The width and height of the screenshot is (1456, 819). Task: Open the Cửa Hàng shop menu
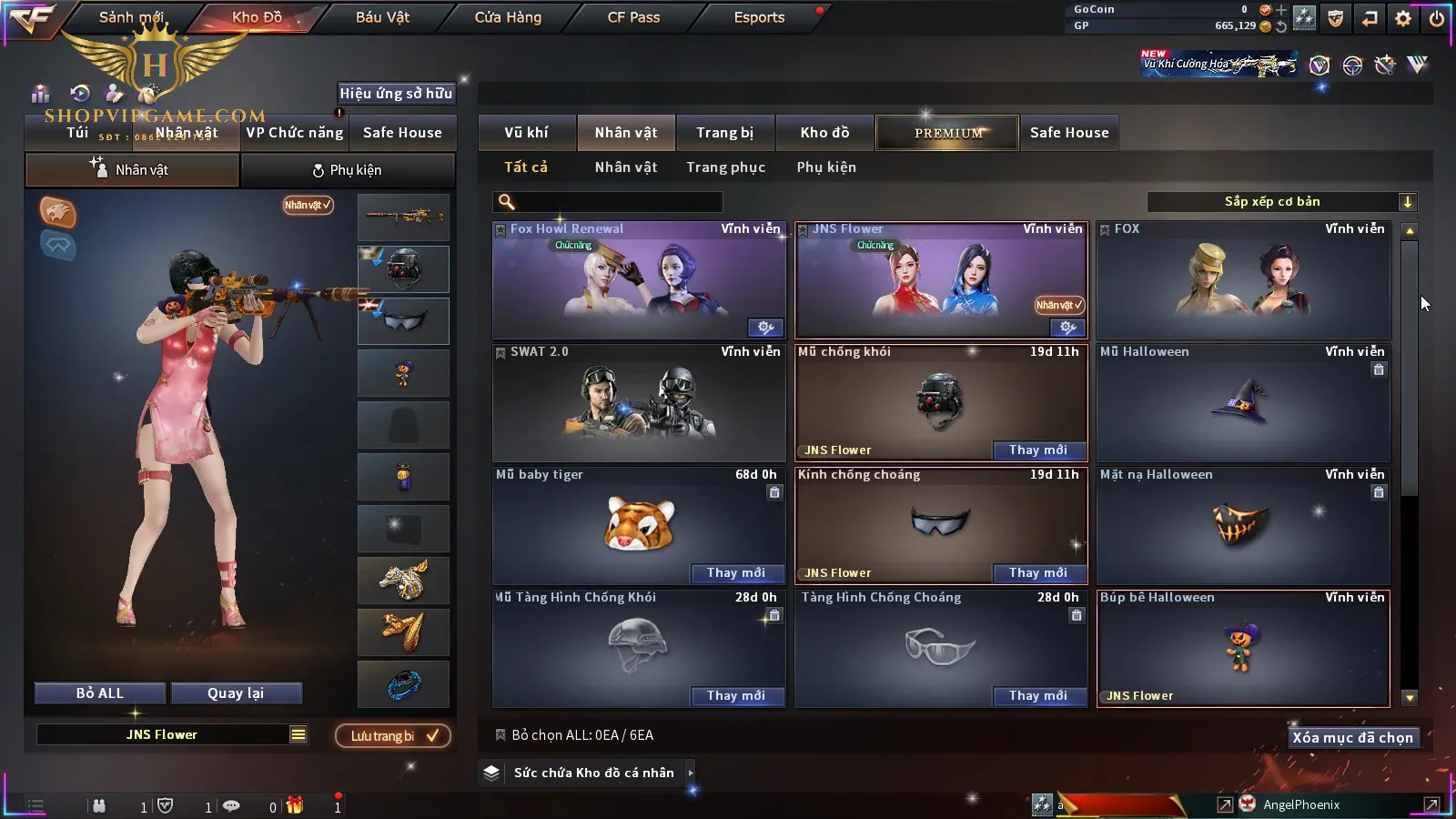click(x=508, y=17)
